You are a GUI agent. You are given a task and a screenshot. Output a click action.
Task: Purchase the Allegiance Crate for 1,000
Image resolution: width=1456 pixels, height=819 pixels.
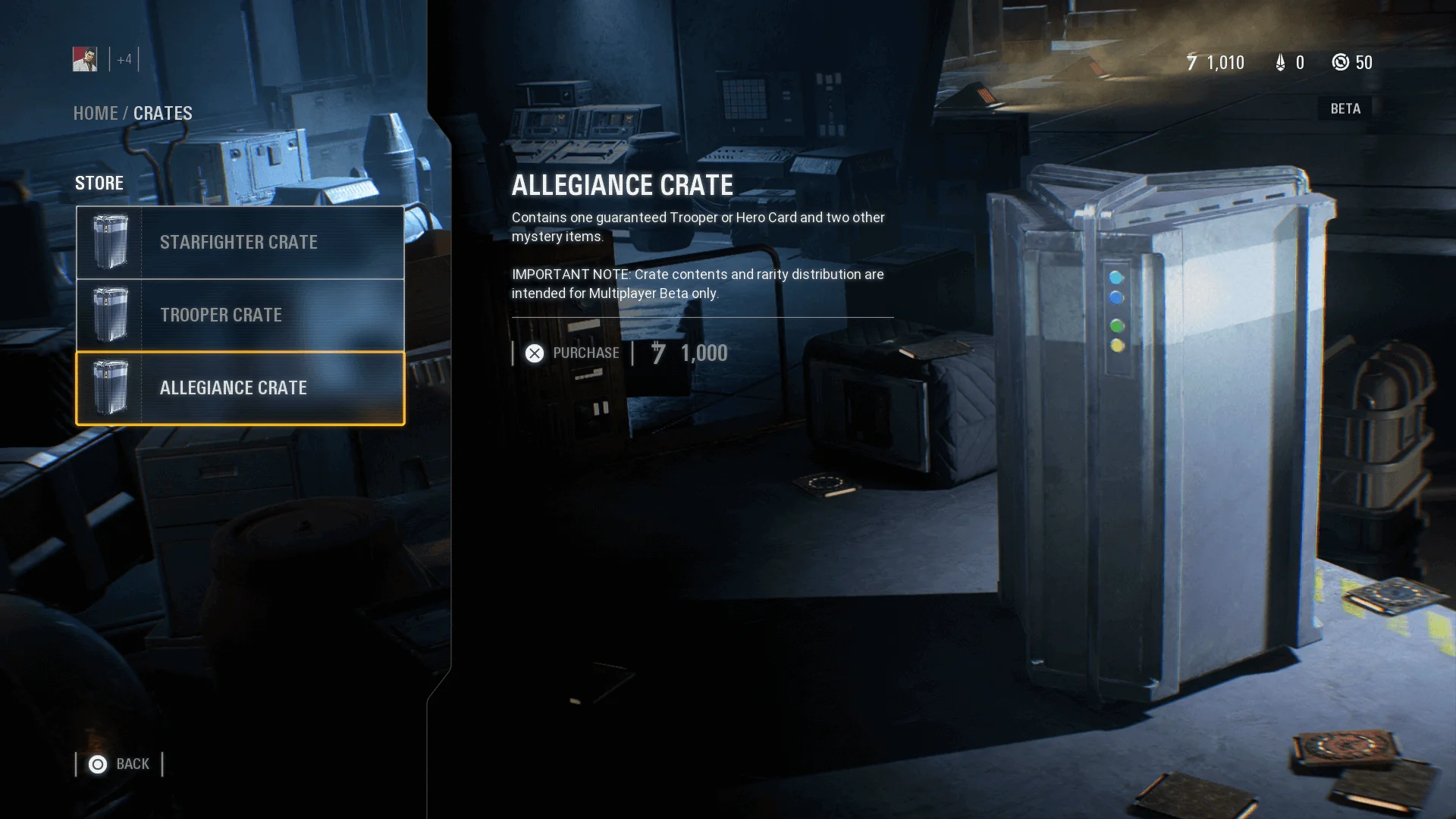pos(587,353)
